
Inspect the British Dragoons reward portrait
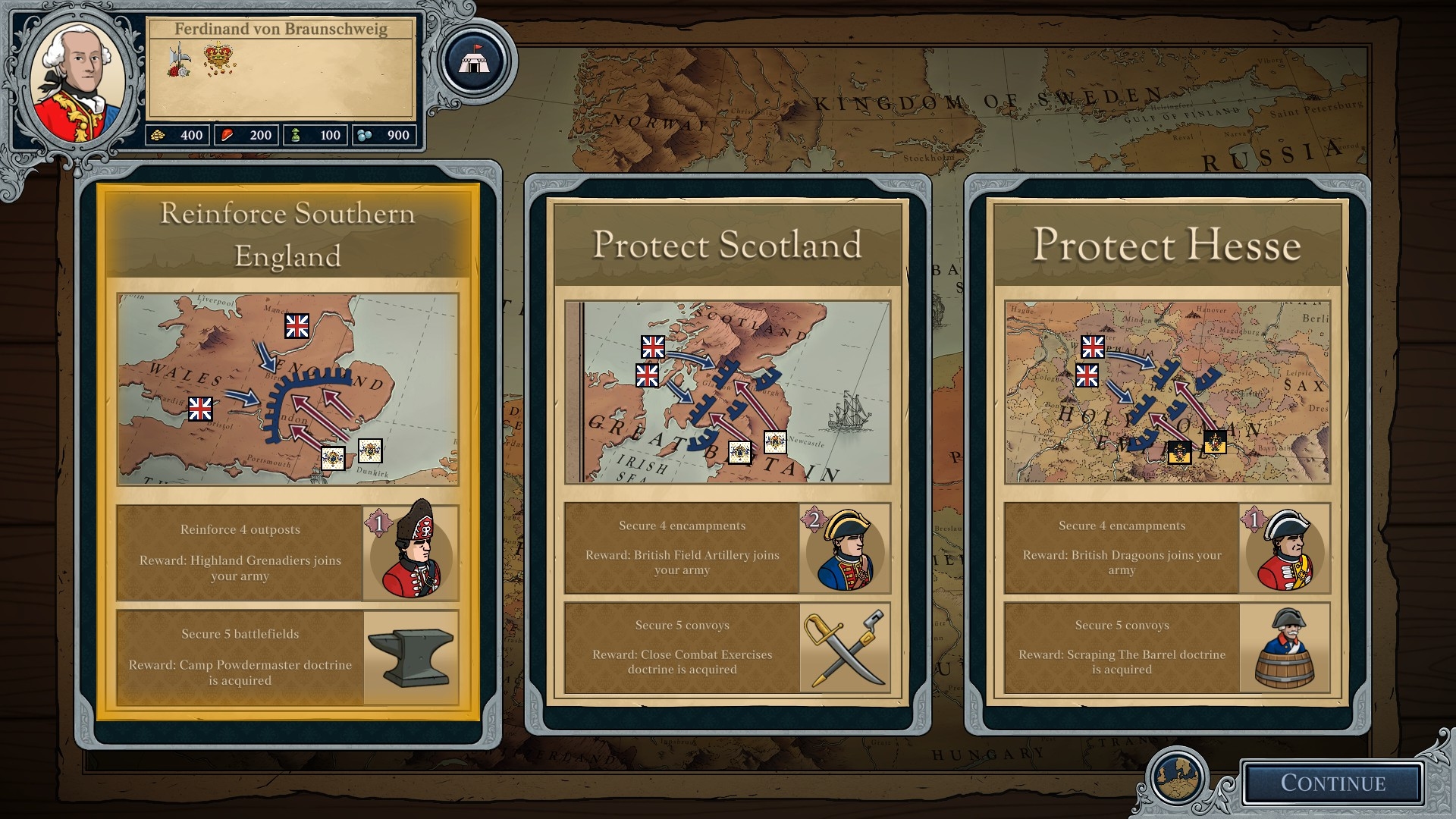point(1284,549)
